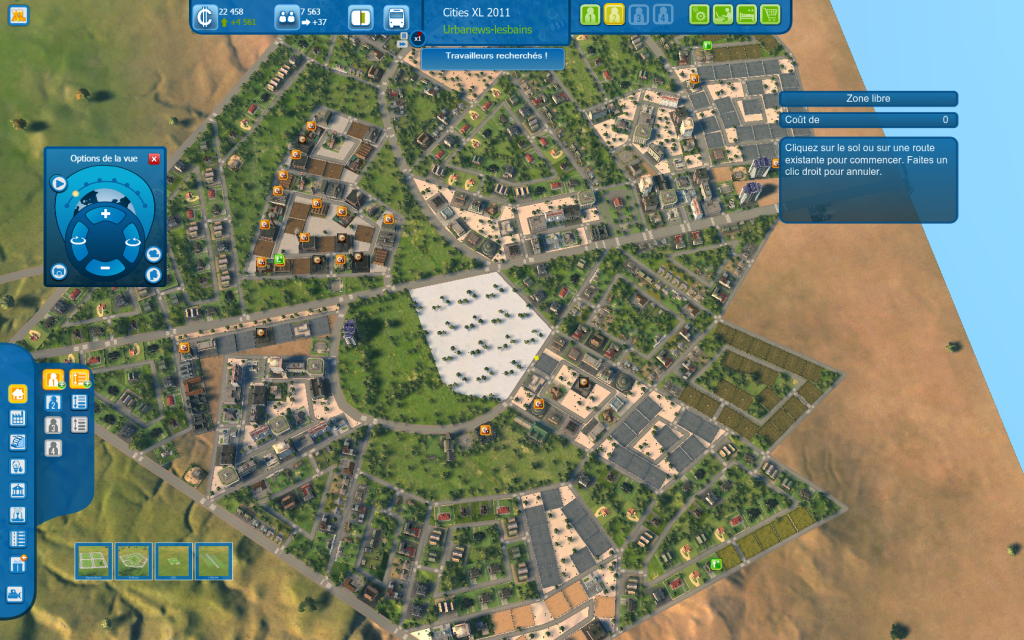Viewport: 1024px width, 640px height.
Task: Choose the first zone layout thumbnail
Action: click(94, 560)
